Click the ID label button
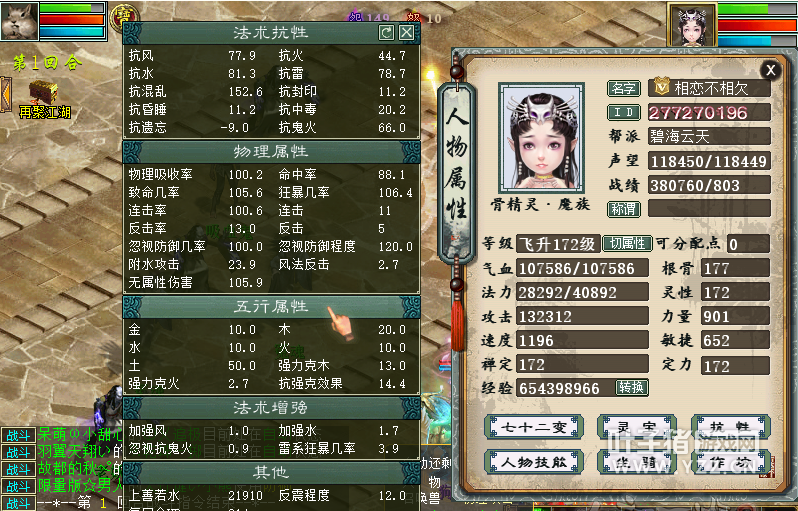 [x=623, y=112]
